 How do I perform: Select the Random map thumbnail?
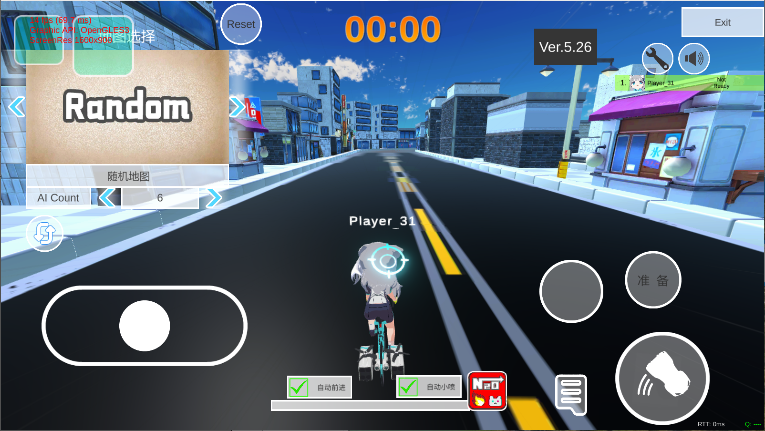[x=127, y=107]
